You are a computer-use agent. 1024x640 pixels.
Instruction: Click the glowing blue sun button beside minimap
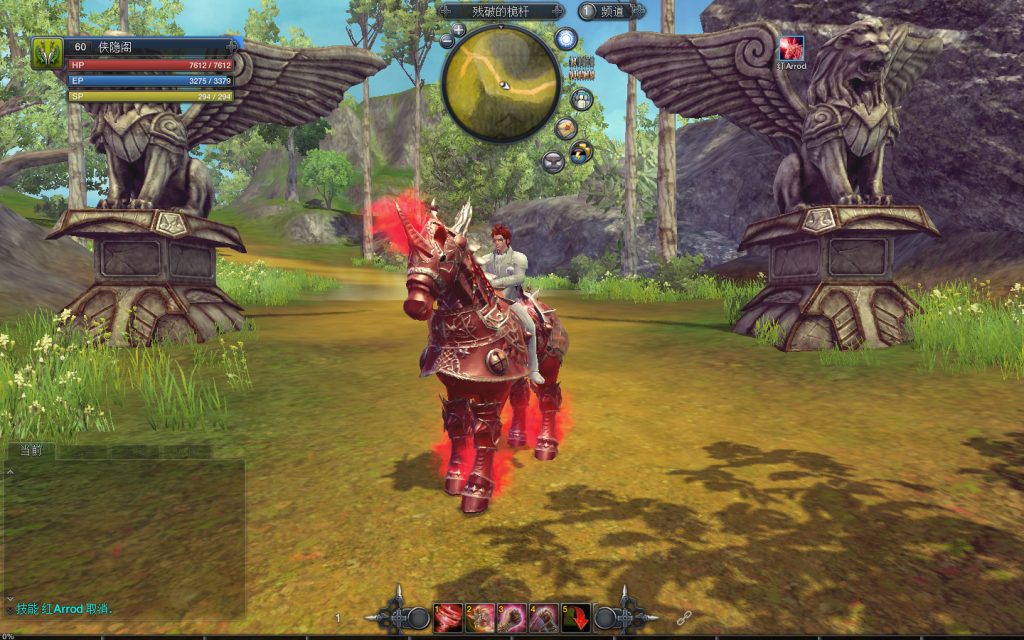coord(566,40)
